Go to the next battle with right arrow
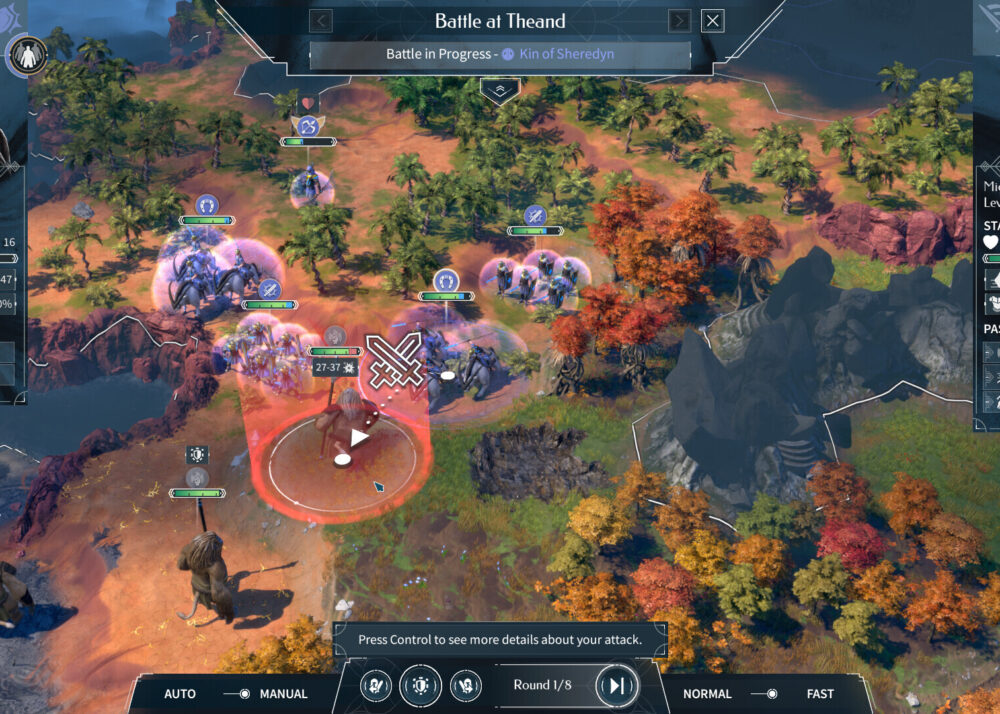Viewport: 1000px width, 714px height. [x=679, y=21]
